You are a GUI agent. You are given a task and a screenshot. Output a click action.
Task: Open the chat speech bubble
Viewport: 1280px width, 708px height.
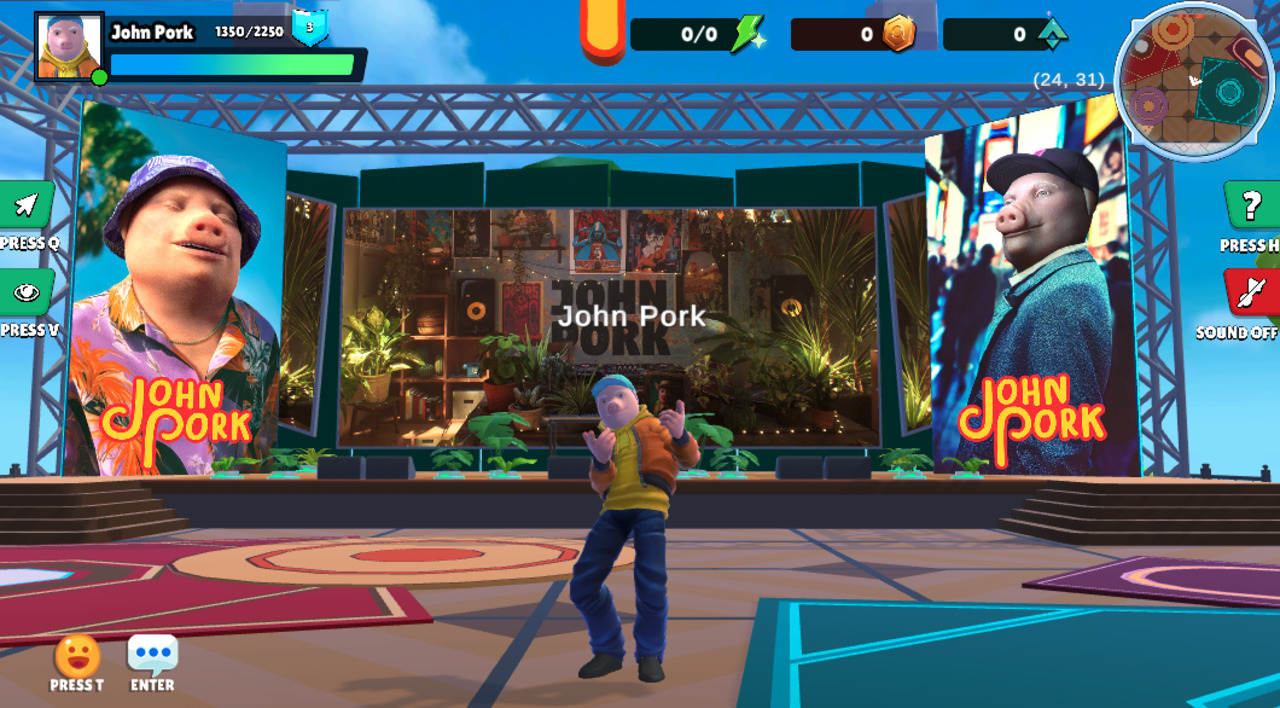pyautogui.click(x=153, y=655)
